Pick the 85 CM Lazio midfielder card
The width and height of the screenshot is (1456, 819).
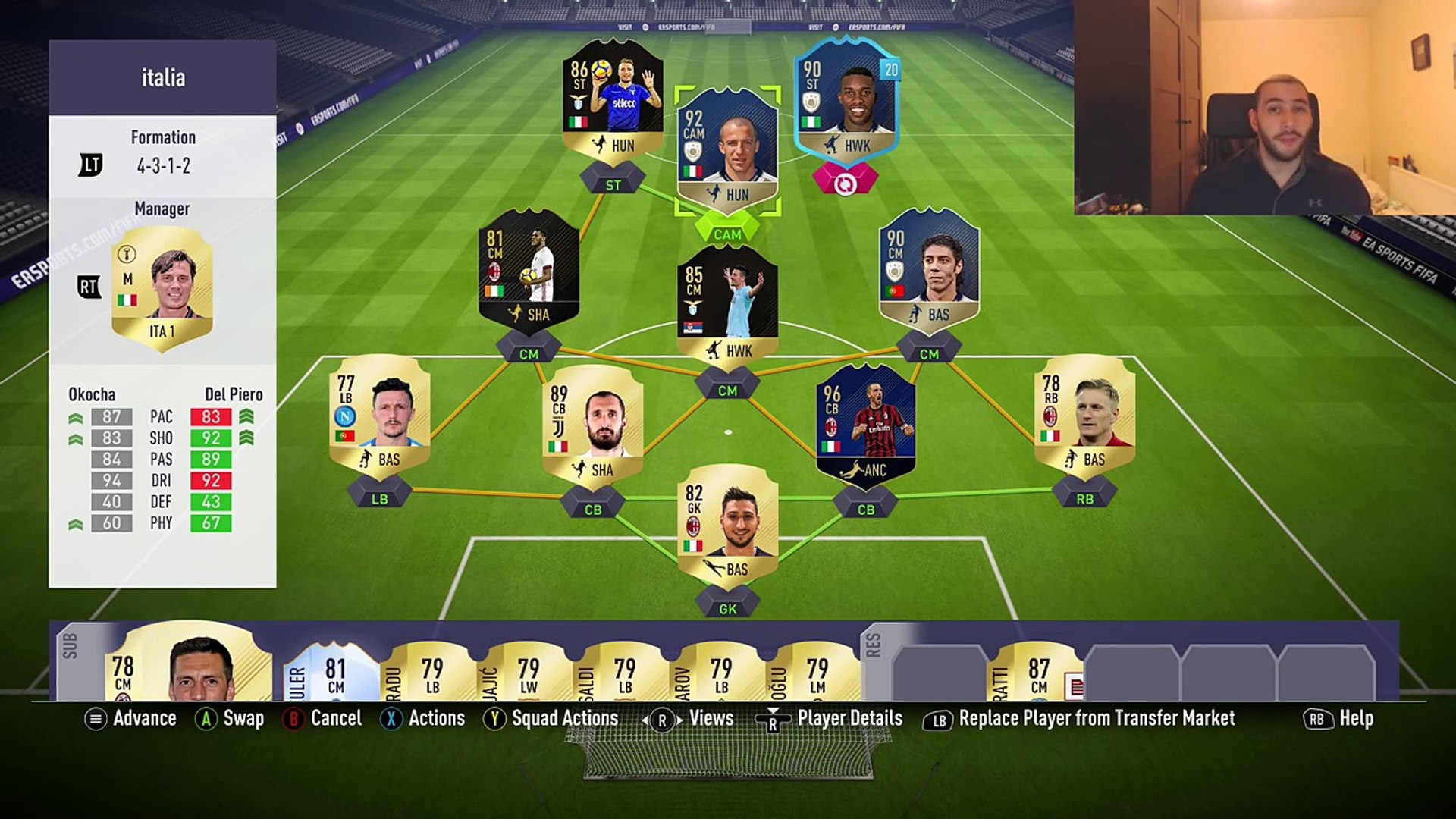[x=727, y=305]
